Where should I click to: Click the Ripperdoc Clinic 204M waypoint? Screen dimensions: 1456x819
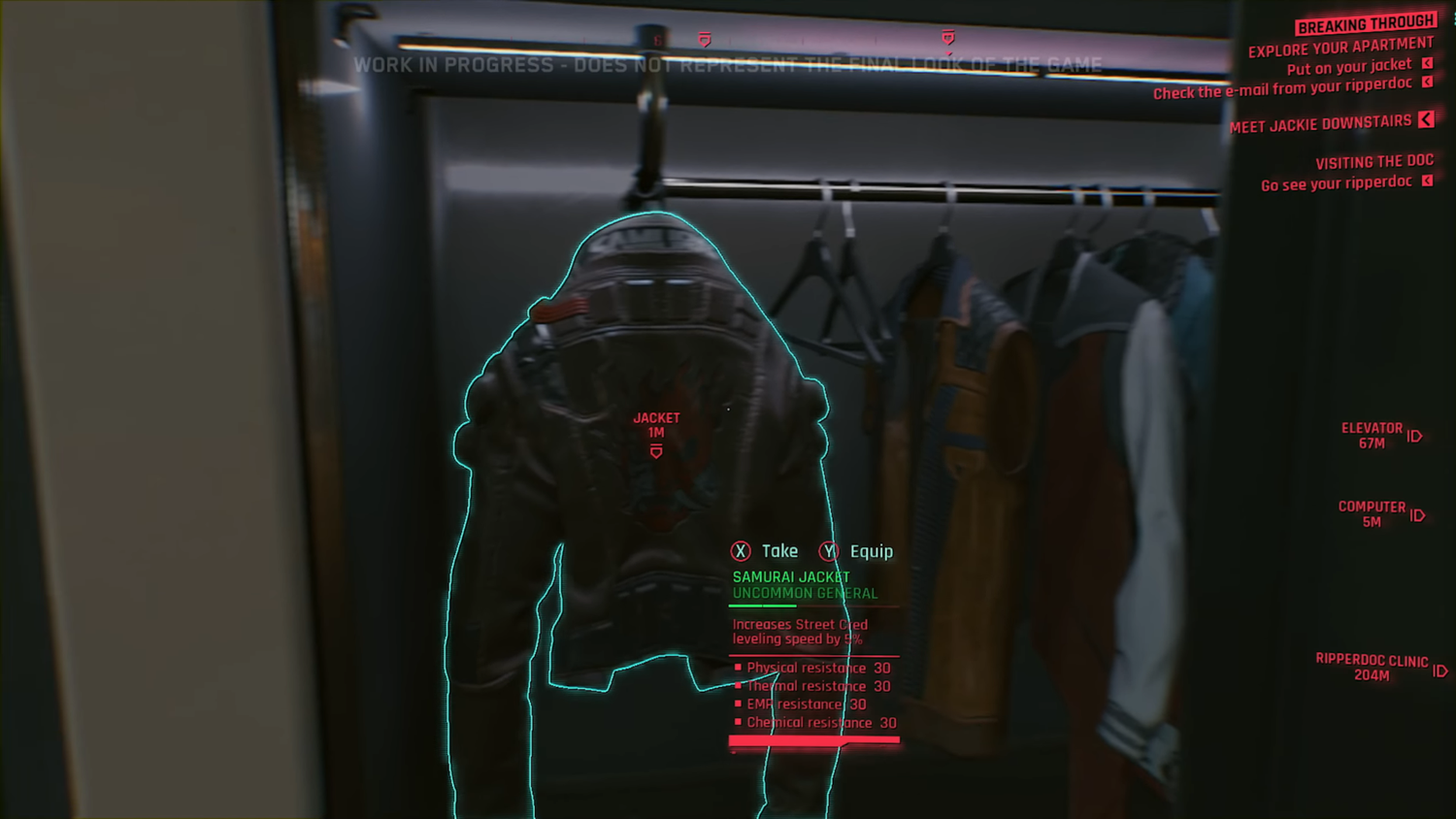(1372, 668)
